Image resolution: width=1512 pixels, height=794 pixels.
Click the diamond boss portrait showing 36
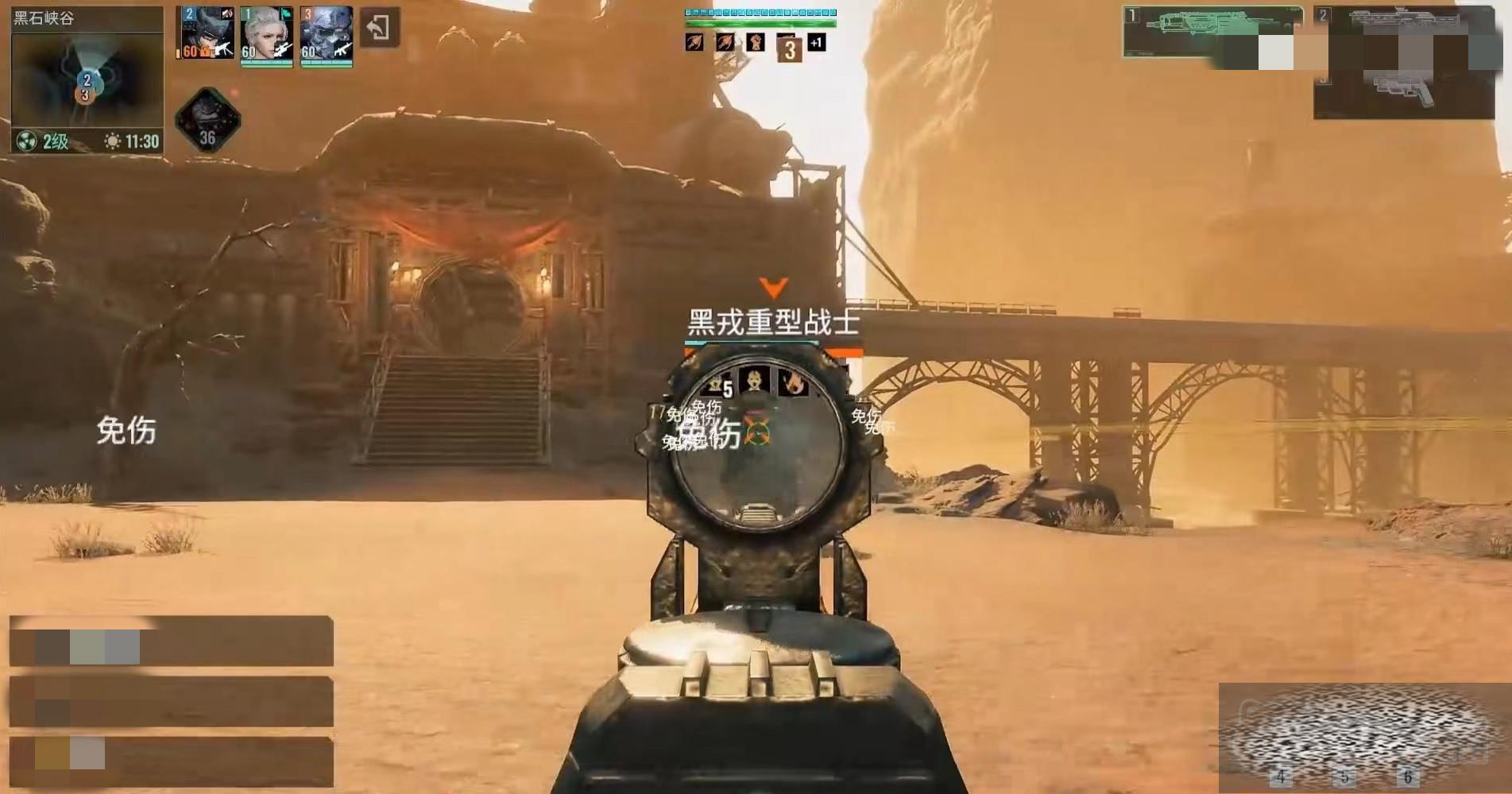(x=207, y=119)
